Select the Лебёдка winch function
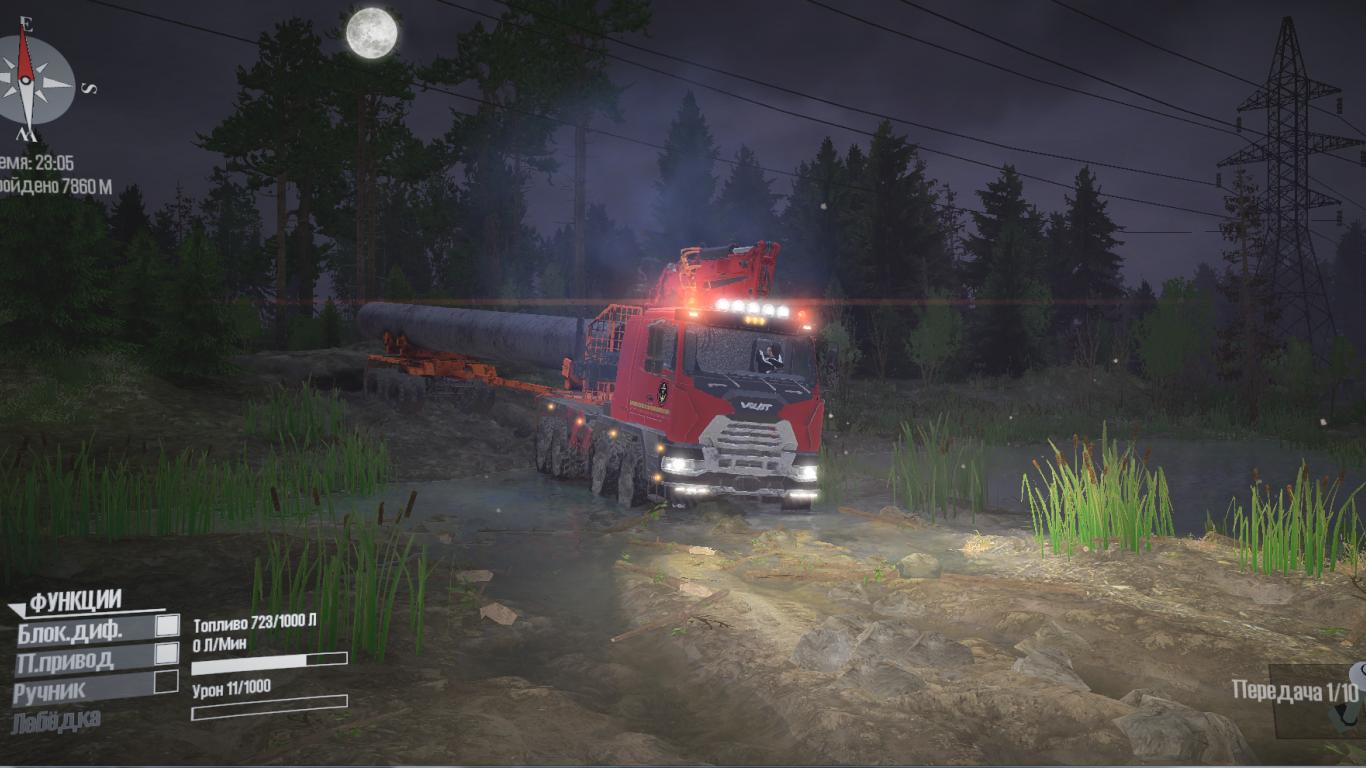The height and width of the screenshot is (768, 1366). [x=57, y=720]
